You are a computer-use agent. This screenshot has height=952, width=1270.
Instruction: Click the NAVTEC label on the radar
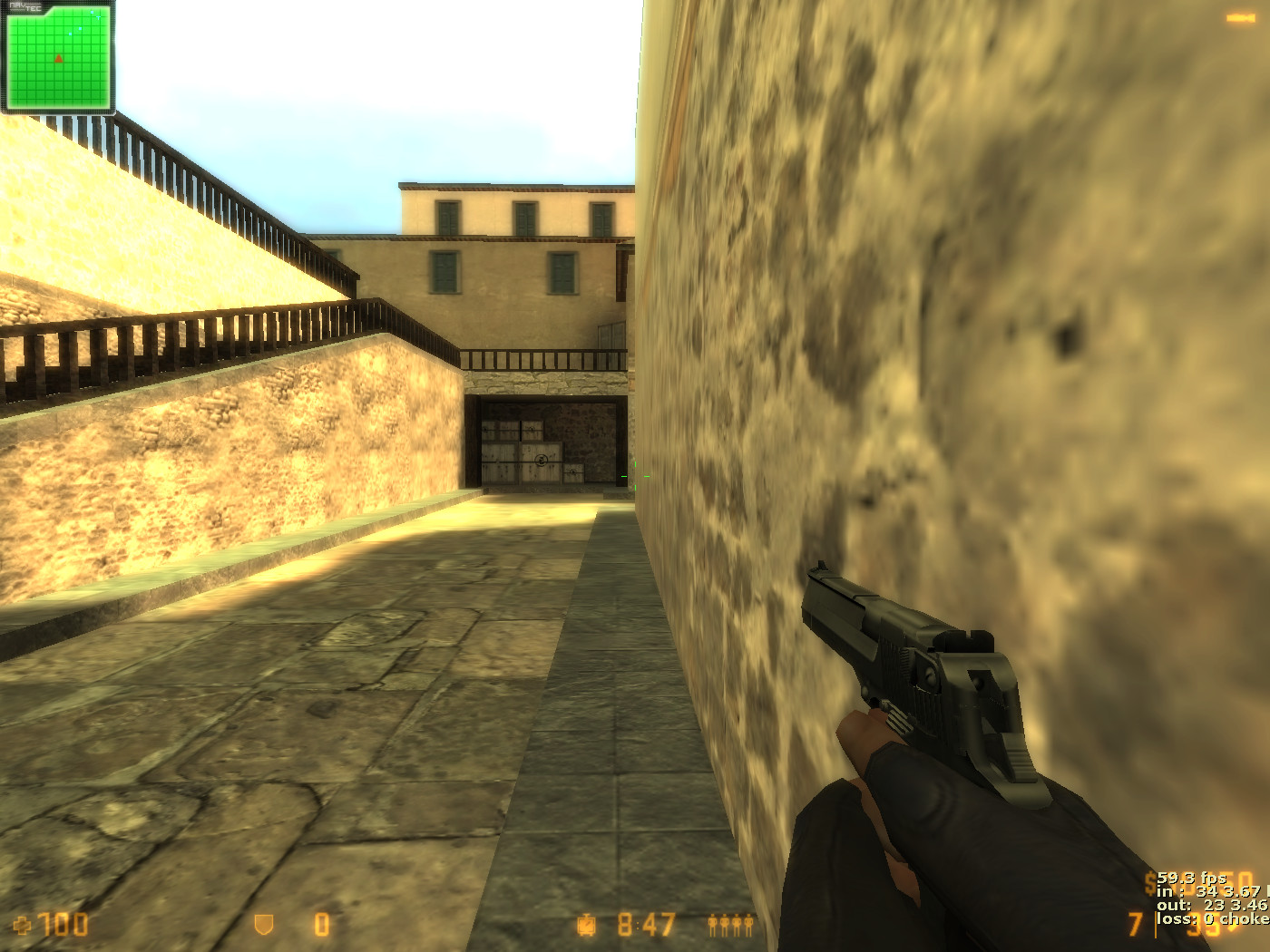[24, 6]
